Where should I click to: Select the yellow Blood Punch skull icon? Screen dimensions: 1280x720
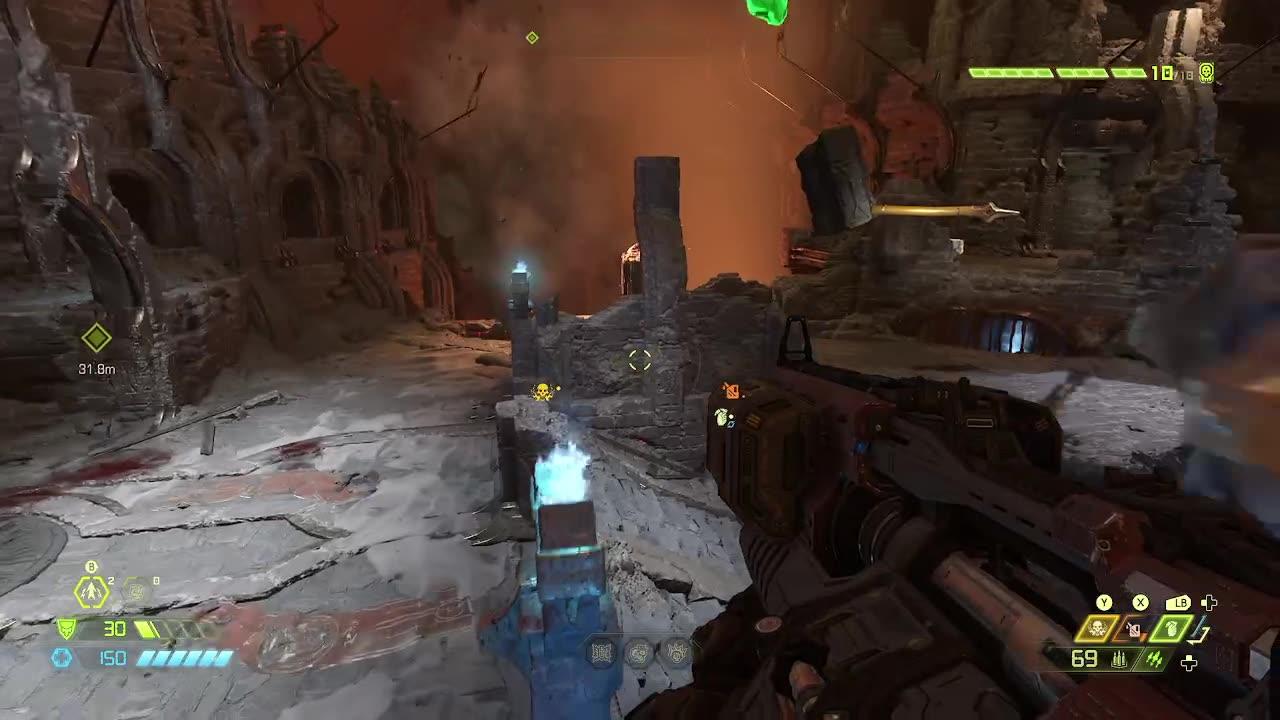[x=1097, y=627]
